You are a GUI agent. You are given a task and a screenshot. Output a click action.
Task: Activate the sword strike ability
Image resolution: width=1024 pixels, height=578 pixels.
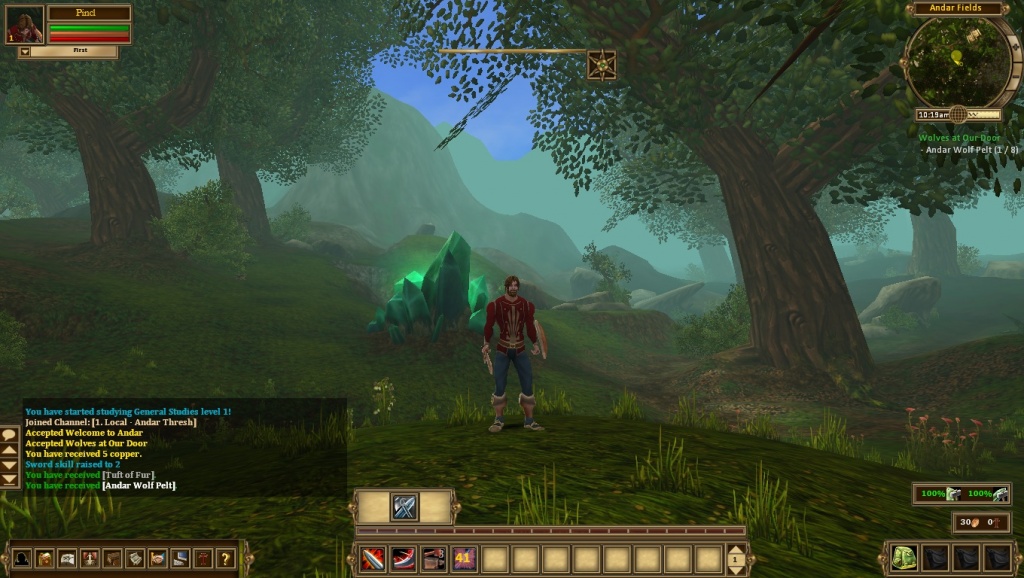pyautogui.click(x=372, y=559)
